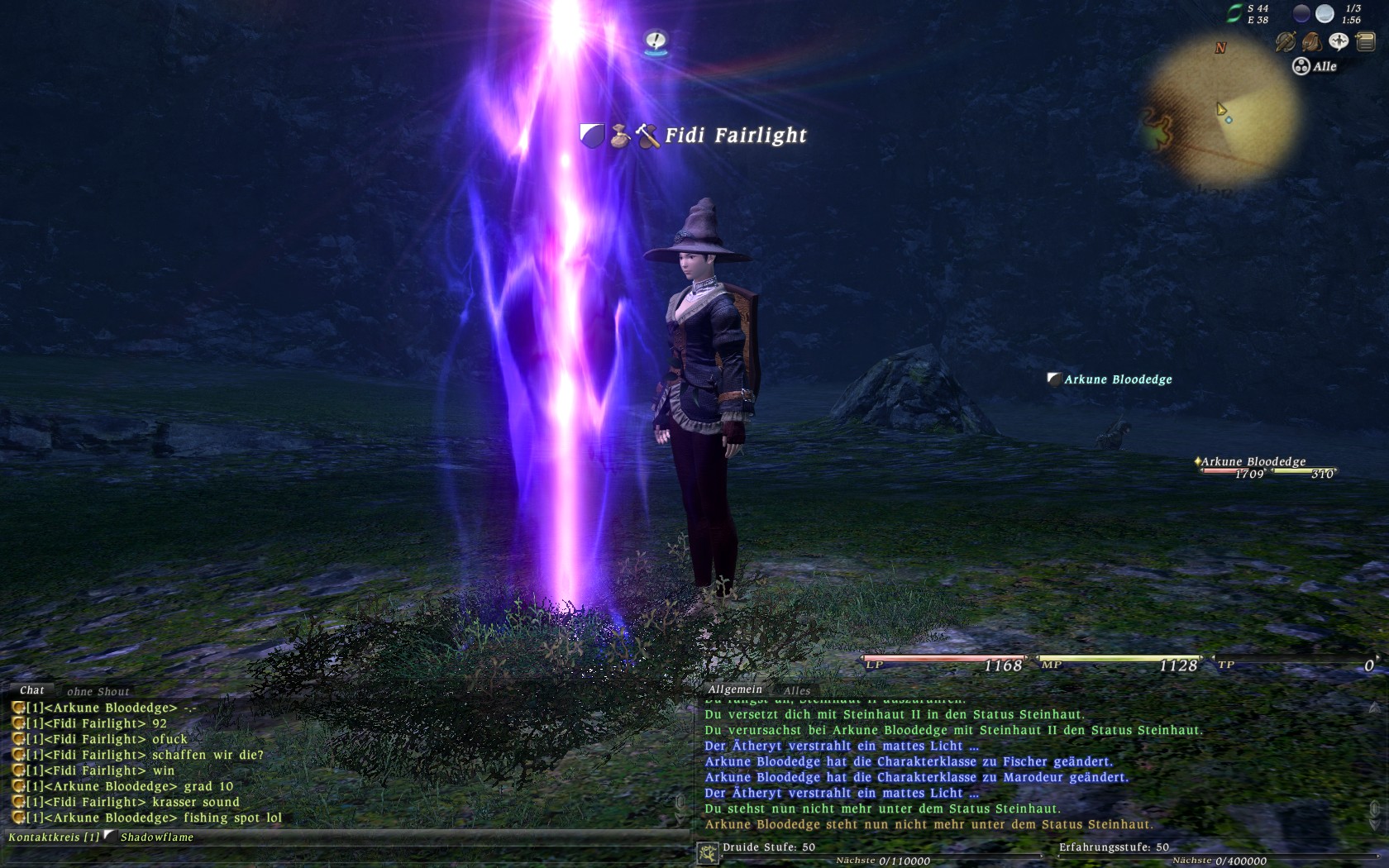
Task: Open the 'Alles' log tab
Action: [x=796, y=690]
